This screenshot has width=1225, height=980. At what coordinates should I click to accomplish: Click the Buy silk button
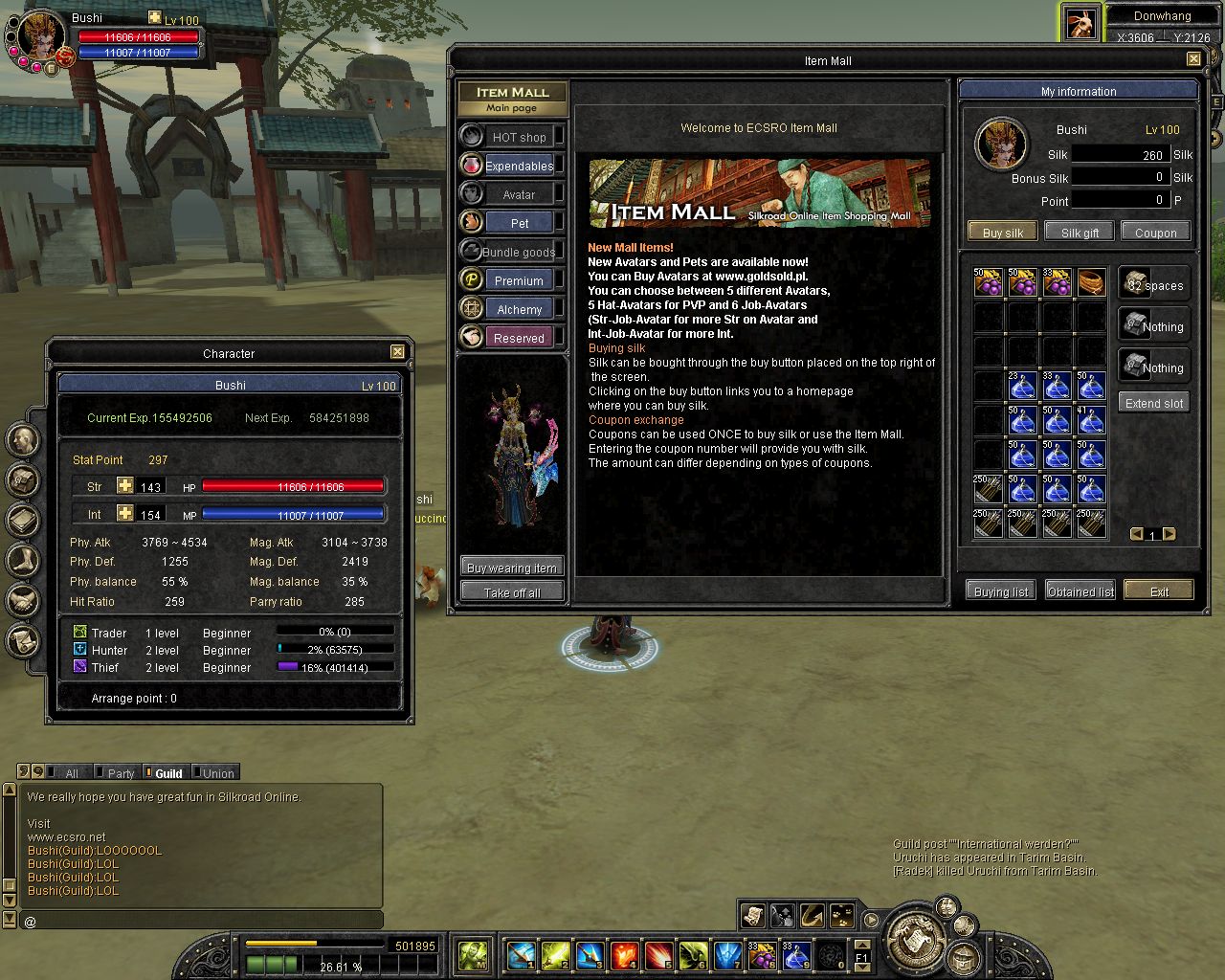1002,233
